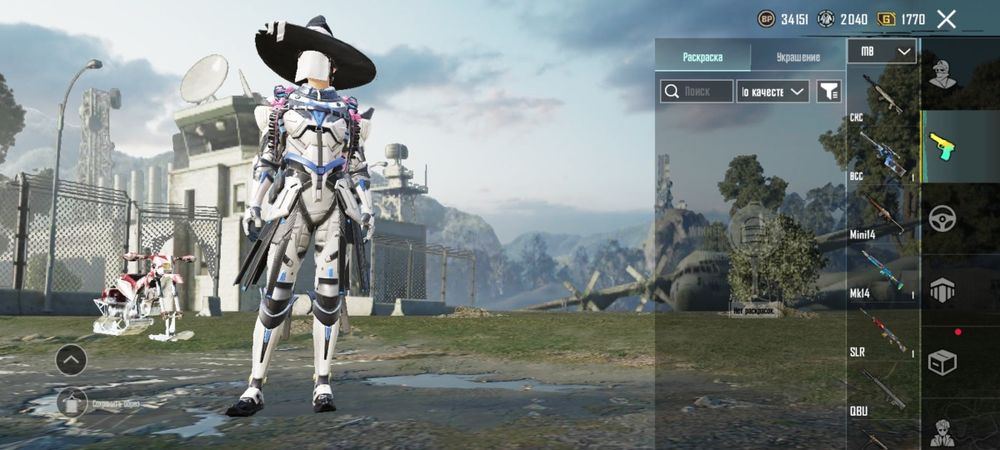
Task: Open the stacked-layers emblem category
Action: (940, 289)
